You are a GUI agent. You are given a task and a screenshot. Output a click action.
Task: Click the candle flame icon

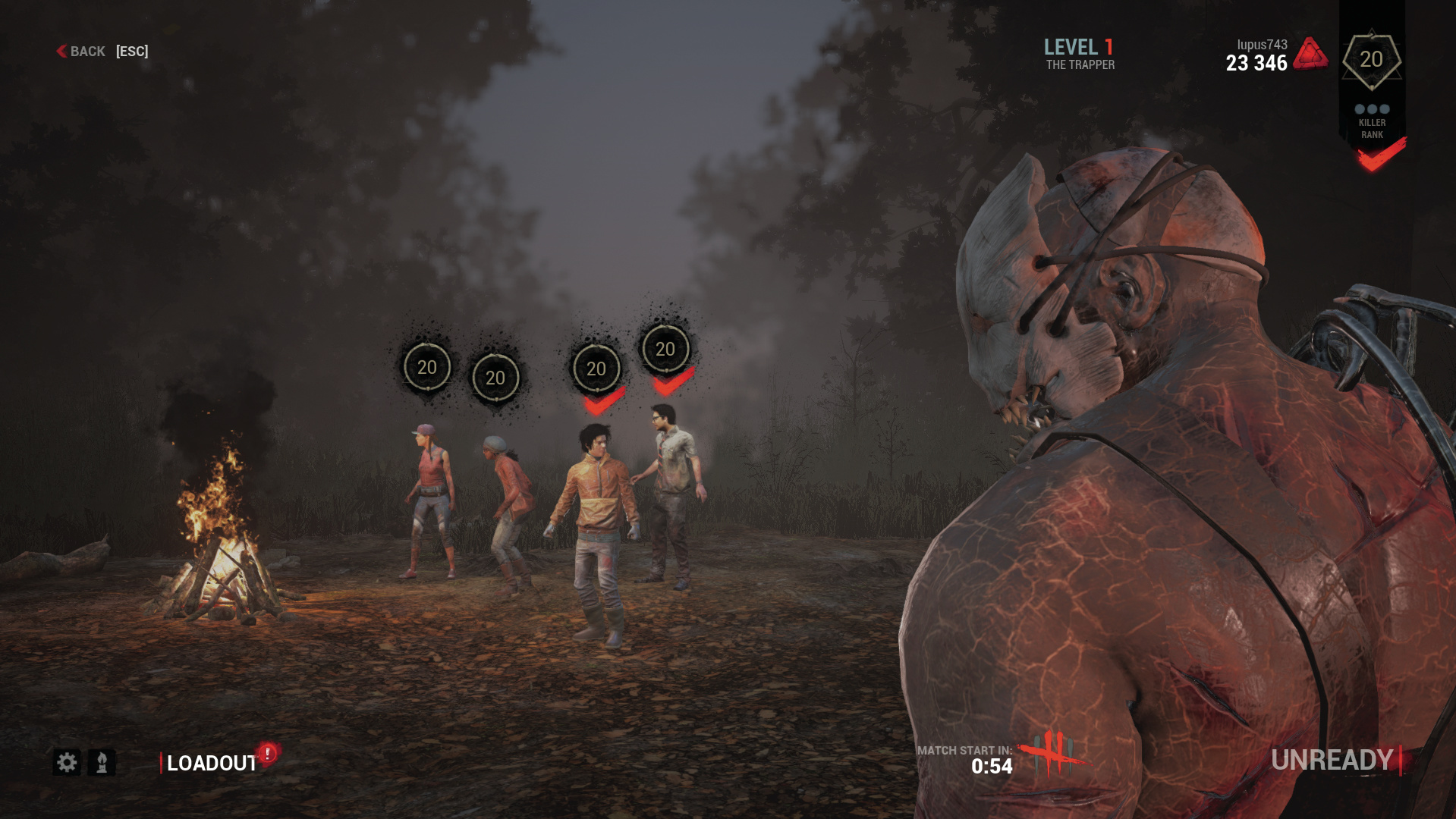[x=102, y=762]
